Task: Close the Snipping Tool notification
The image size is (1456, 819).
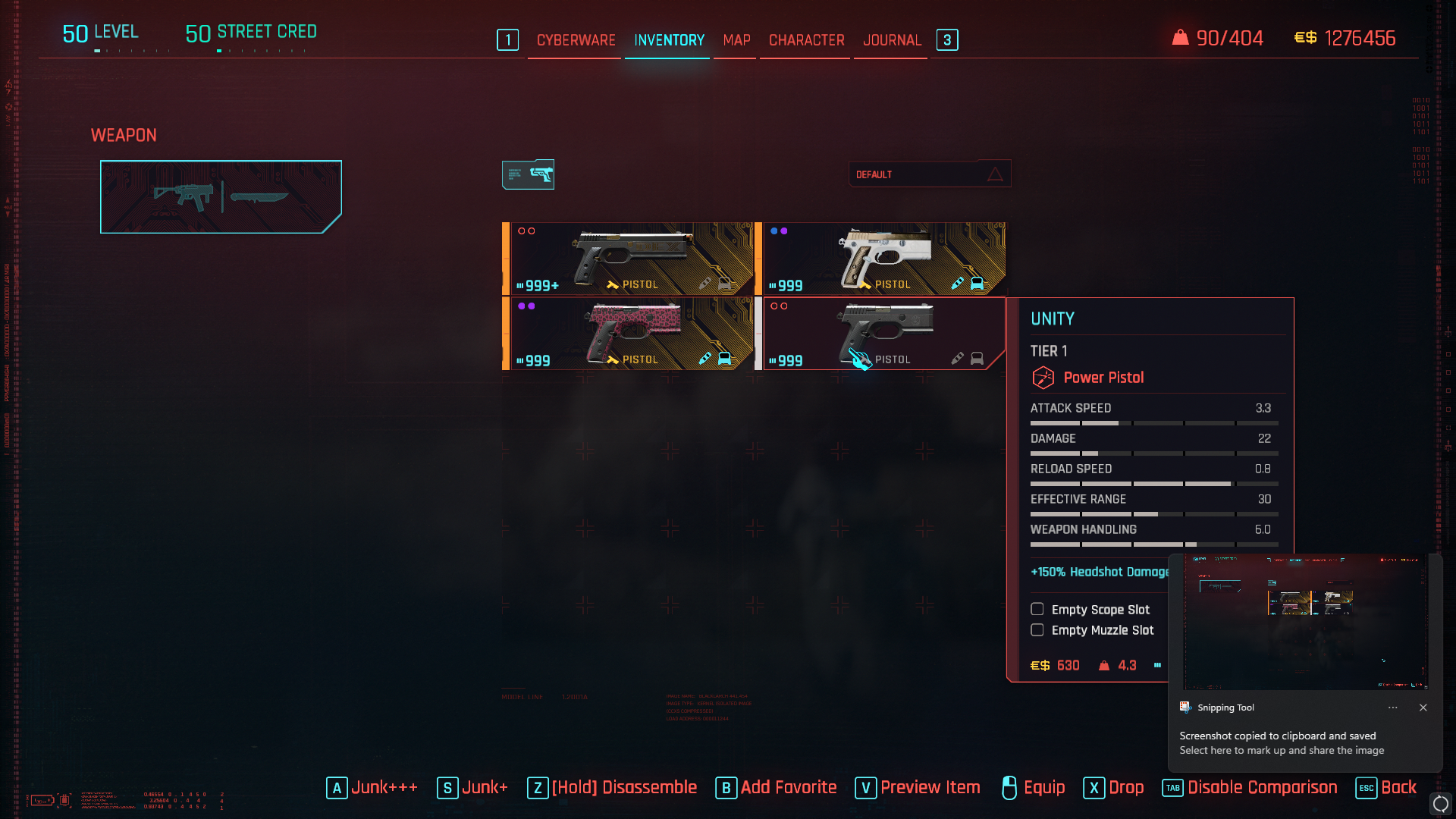Action: [x=1423, y=708]
